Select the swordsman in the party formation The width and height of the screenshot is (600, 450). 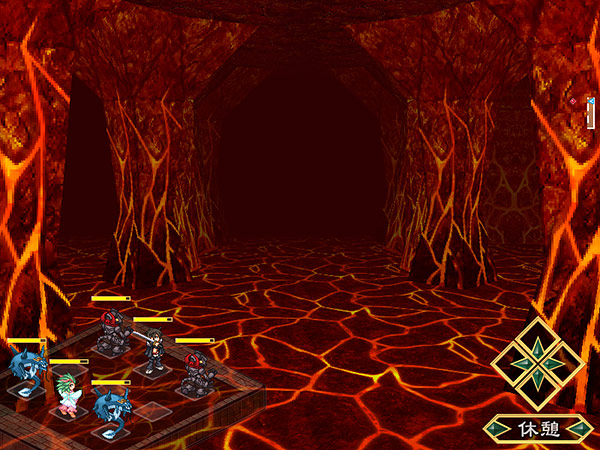click(x=153, y=350)
